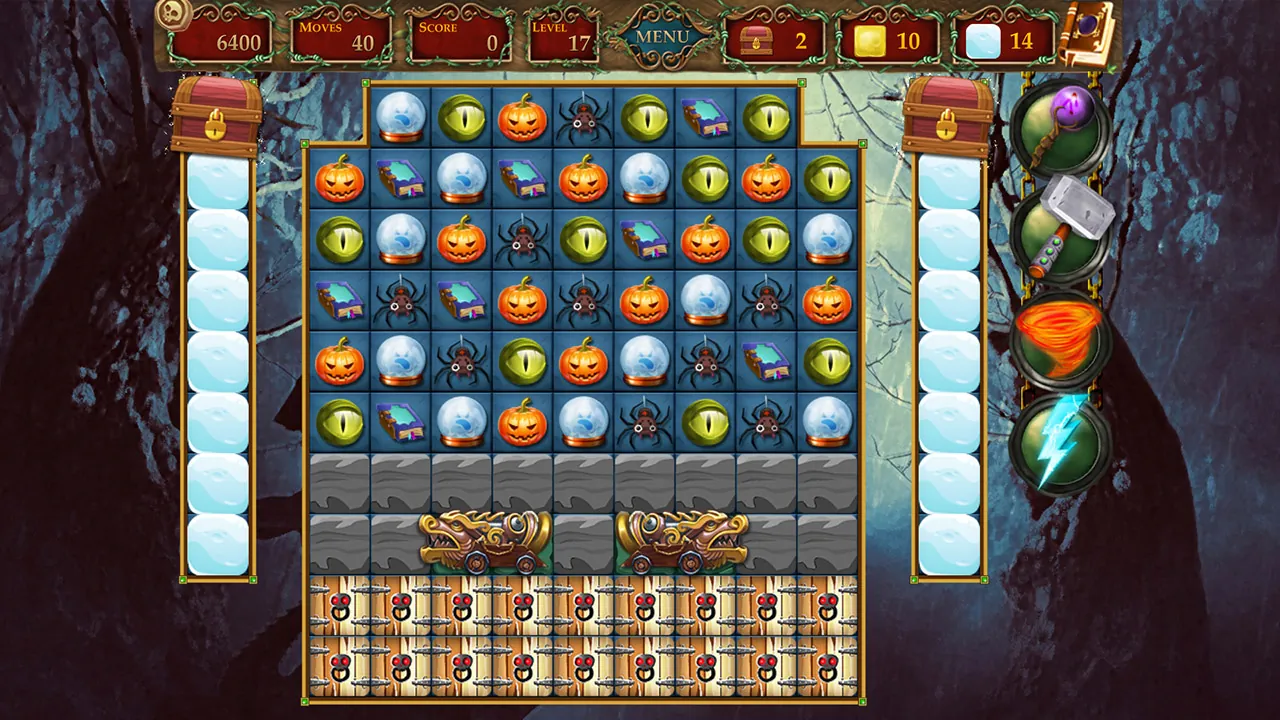Click the ice cube counter icon
1280x720 pixels.
(982, 40)
